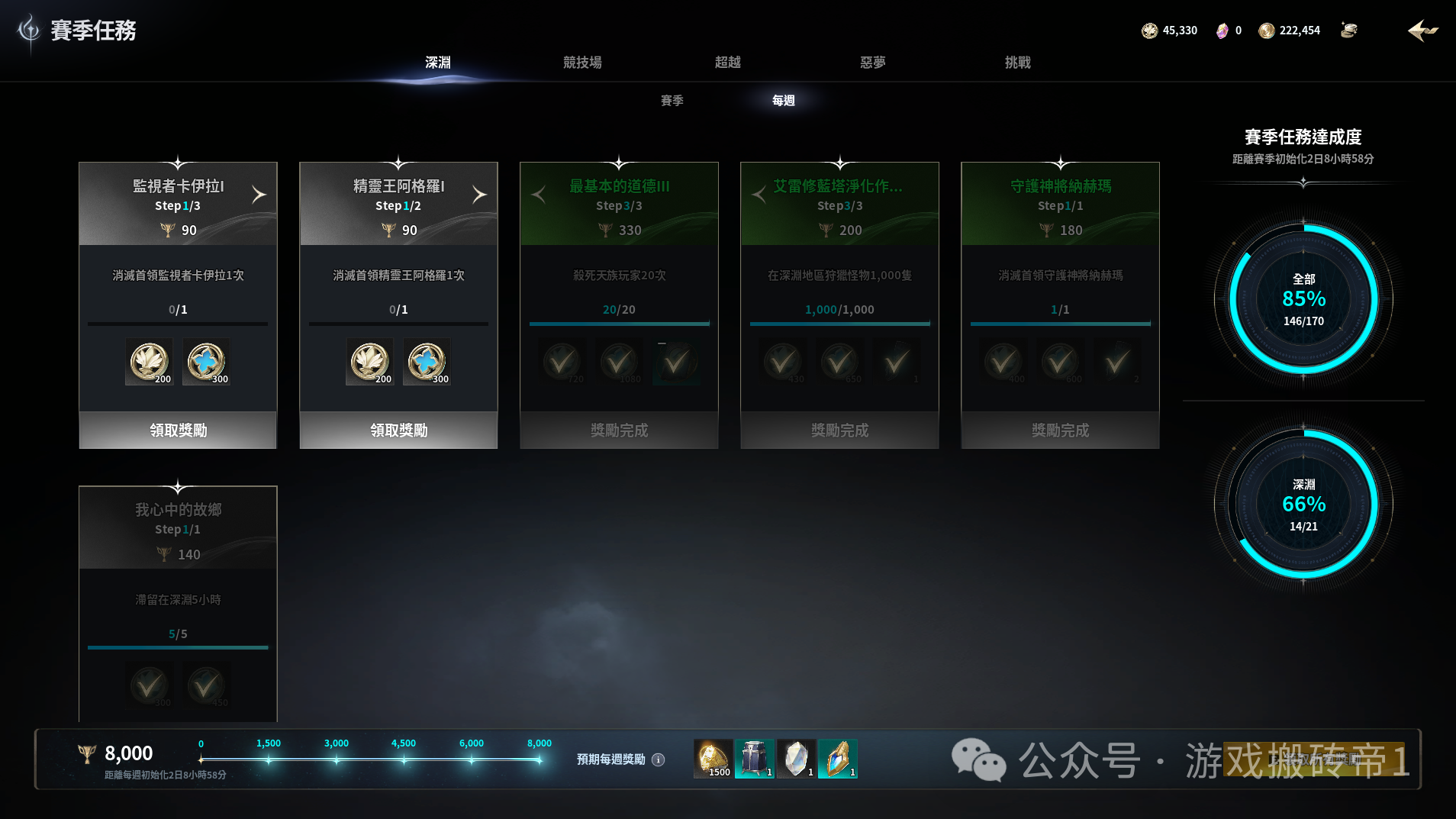Open the 預期每週獎勵 info tooltip icon
Viewport: 1456px width, 819px height.
coord(658,759)
